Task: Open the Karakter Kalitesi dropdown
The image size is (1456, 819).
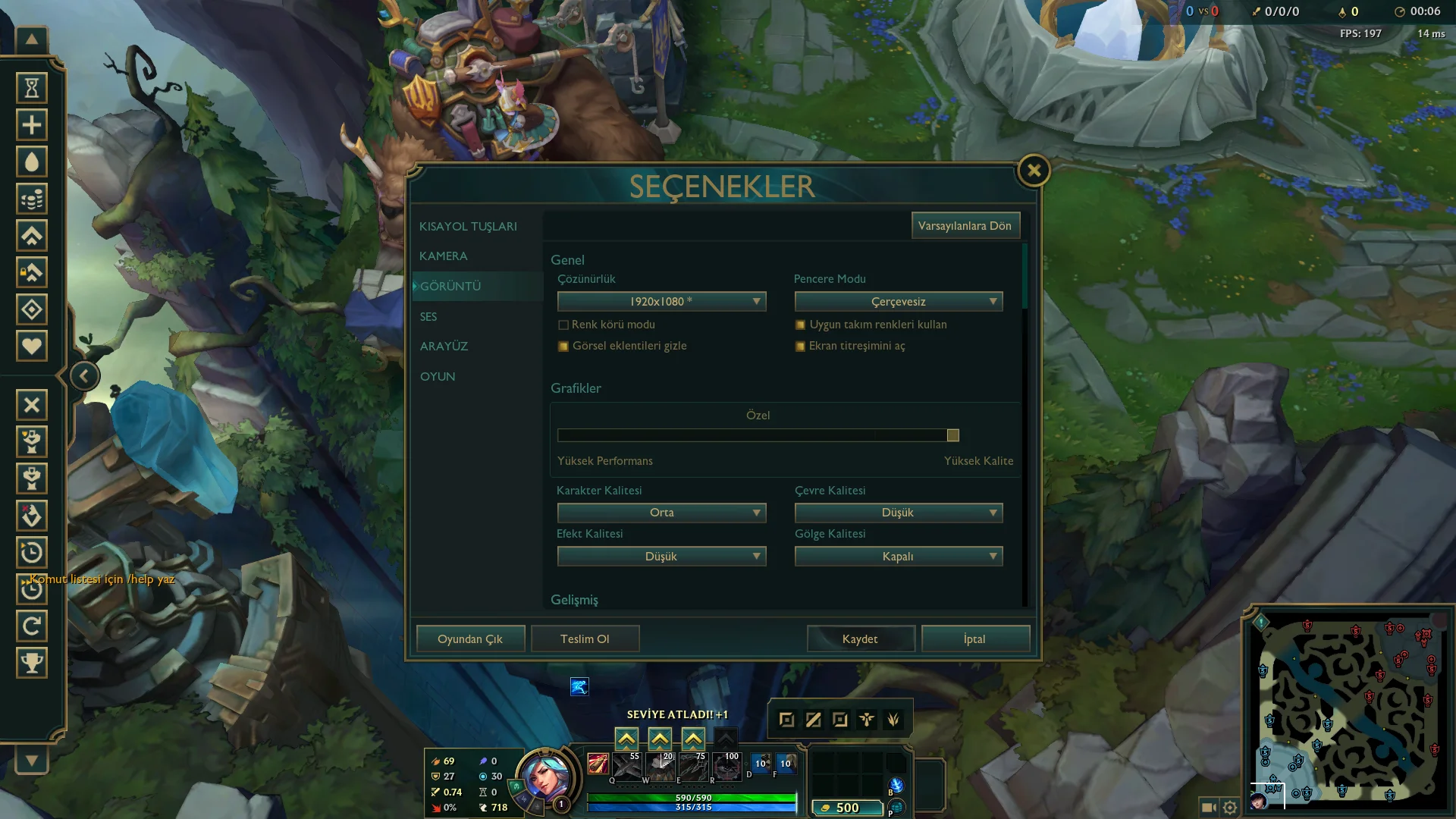Action: click(x=661, y=513)
